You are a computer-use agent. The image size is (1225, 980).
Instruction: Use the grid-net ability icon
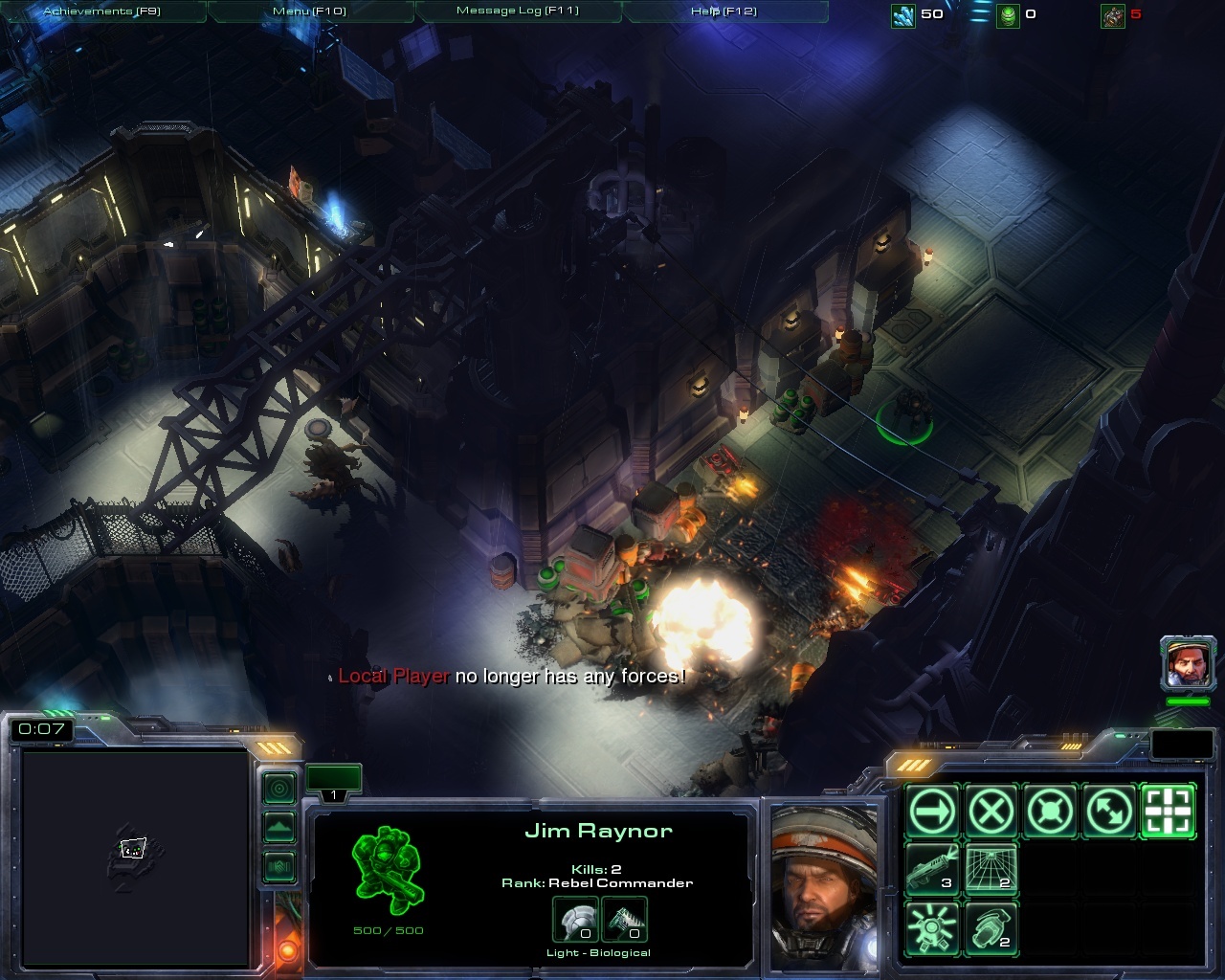pyautogui.click(x=991, y=870)
